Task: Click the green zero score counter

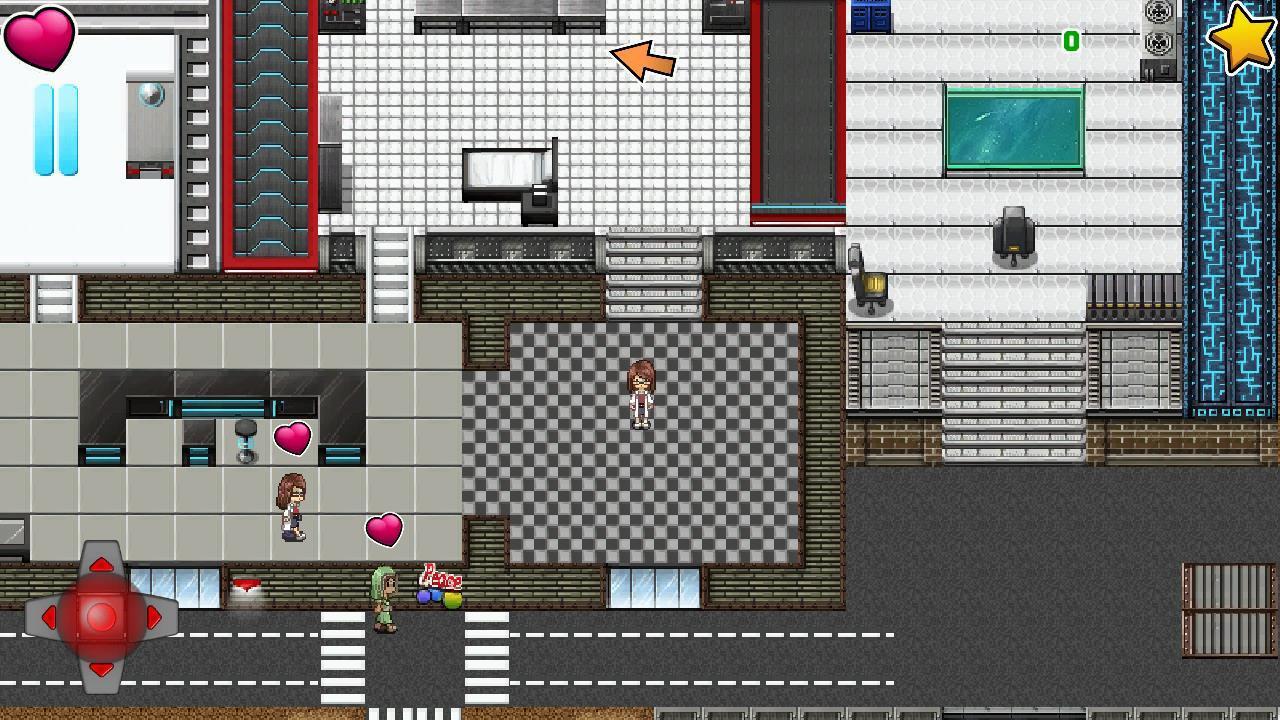Action: [x=1072, y=42]
